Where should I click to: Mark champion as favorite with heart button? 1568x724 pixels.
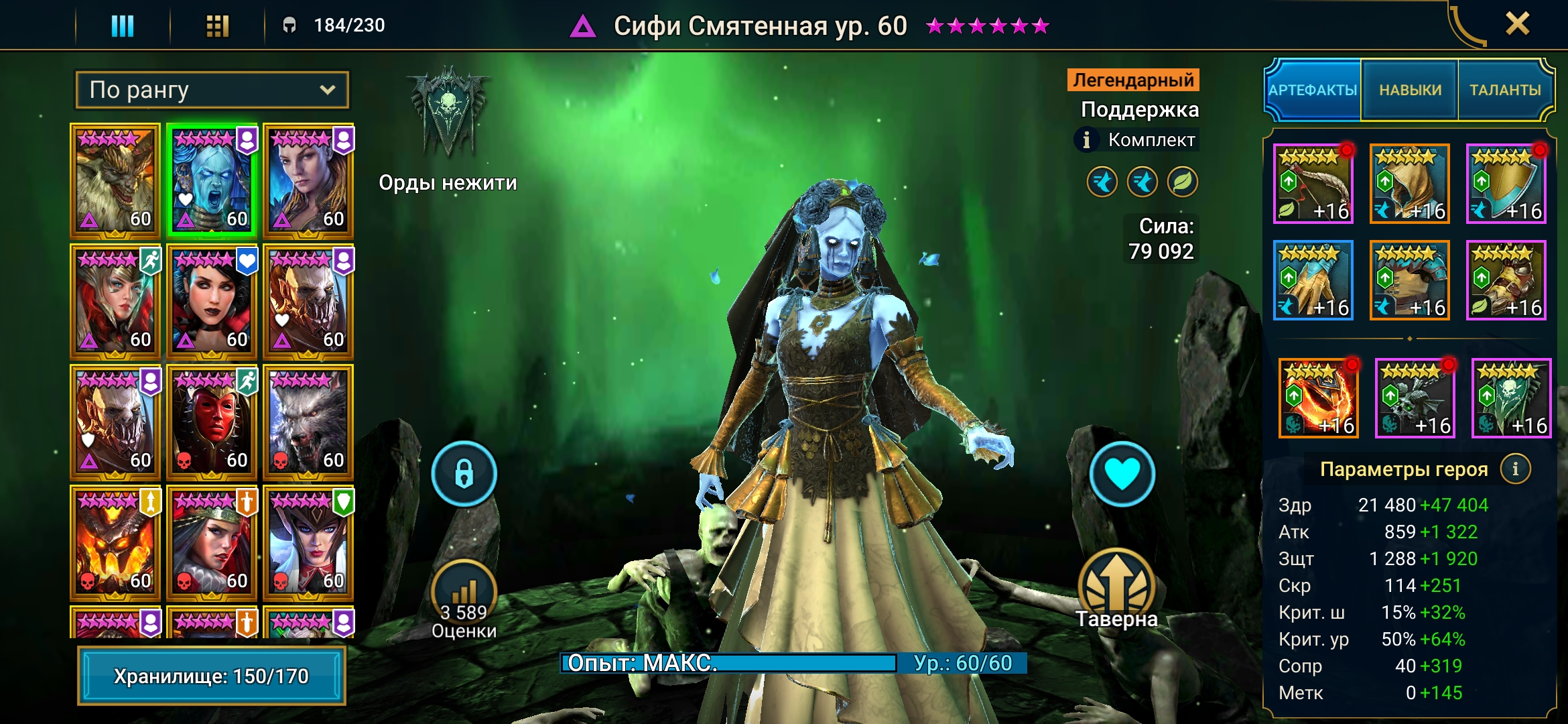point(1122,474)
